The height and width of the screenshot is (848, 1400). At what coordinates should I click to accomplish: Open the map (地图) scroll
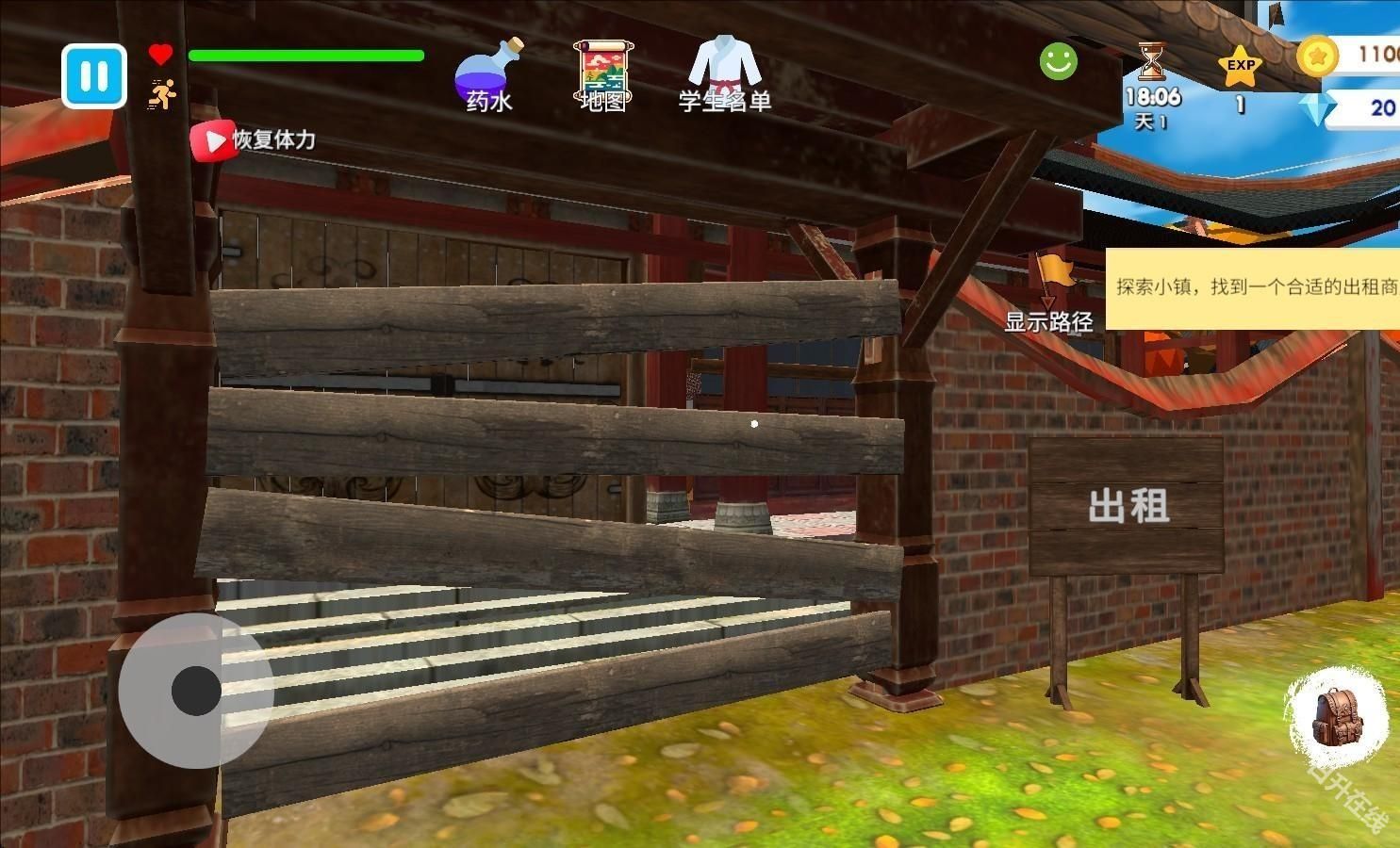click(x=603, y=75)
